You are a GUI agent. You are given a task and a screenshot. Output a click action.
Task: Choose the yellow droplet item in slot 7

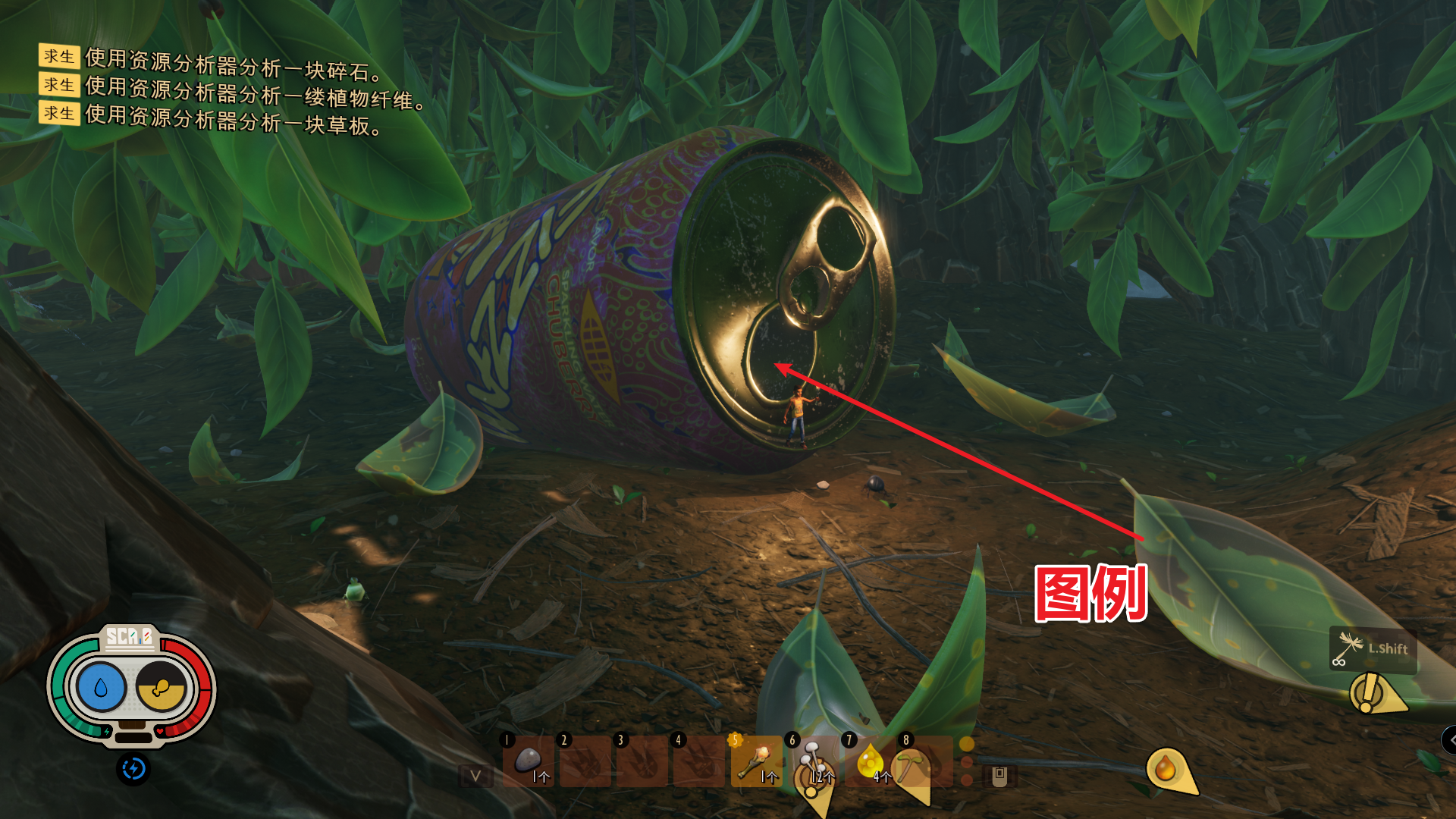click(870, 761)
